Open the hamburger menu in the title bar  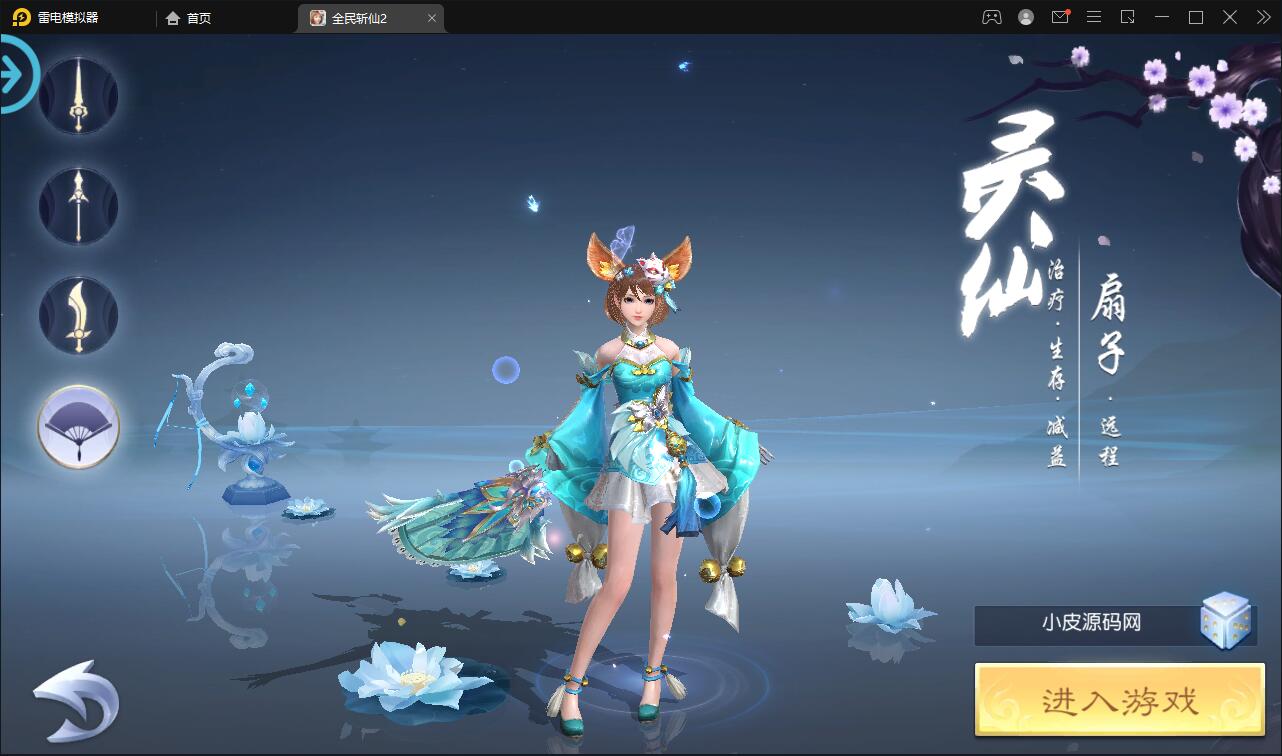pos(1094,17)
